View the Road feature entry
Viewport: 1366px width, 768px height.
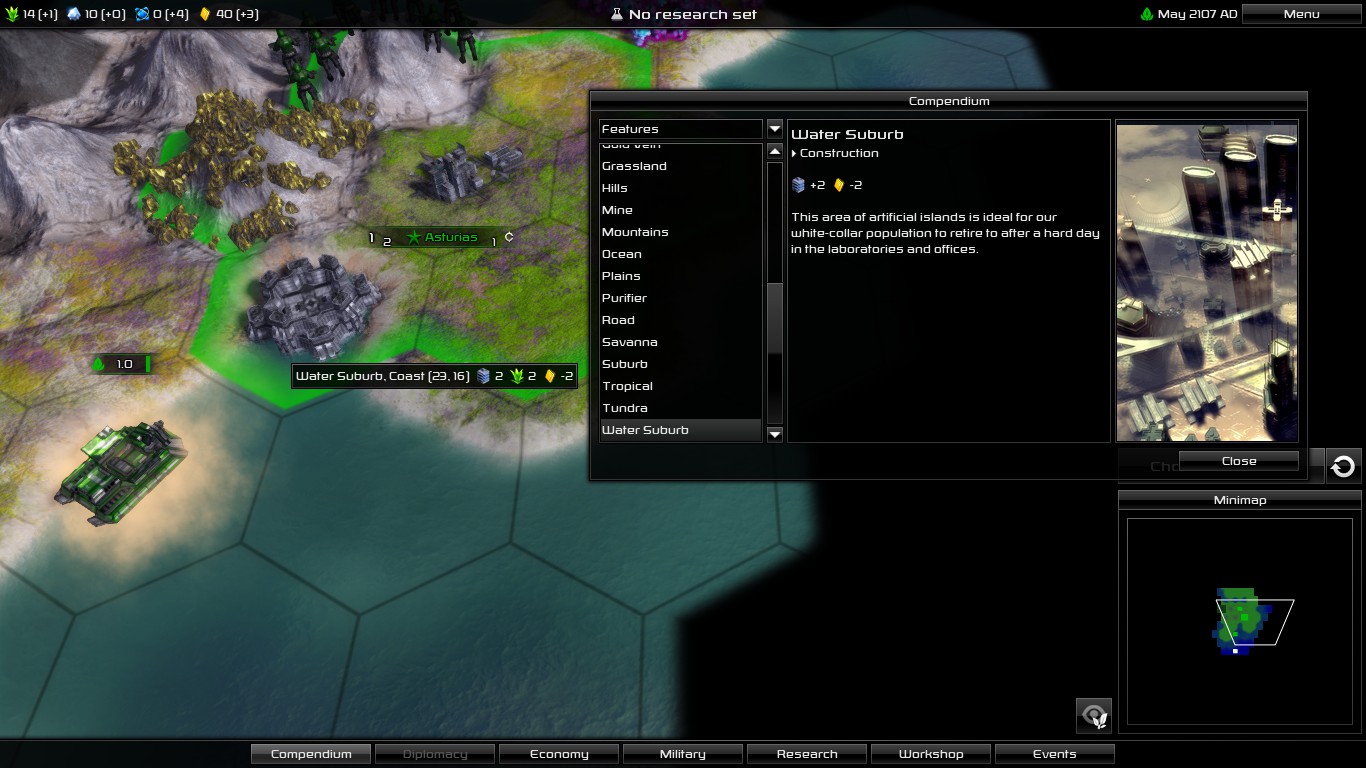[x=618, y=320]
